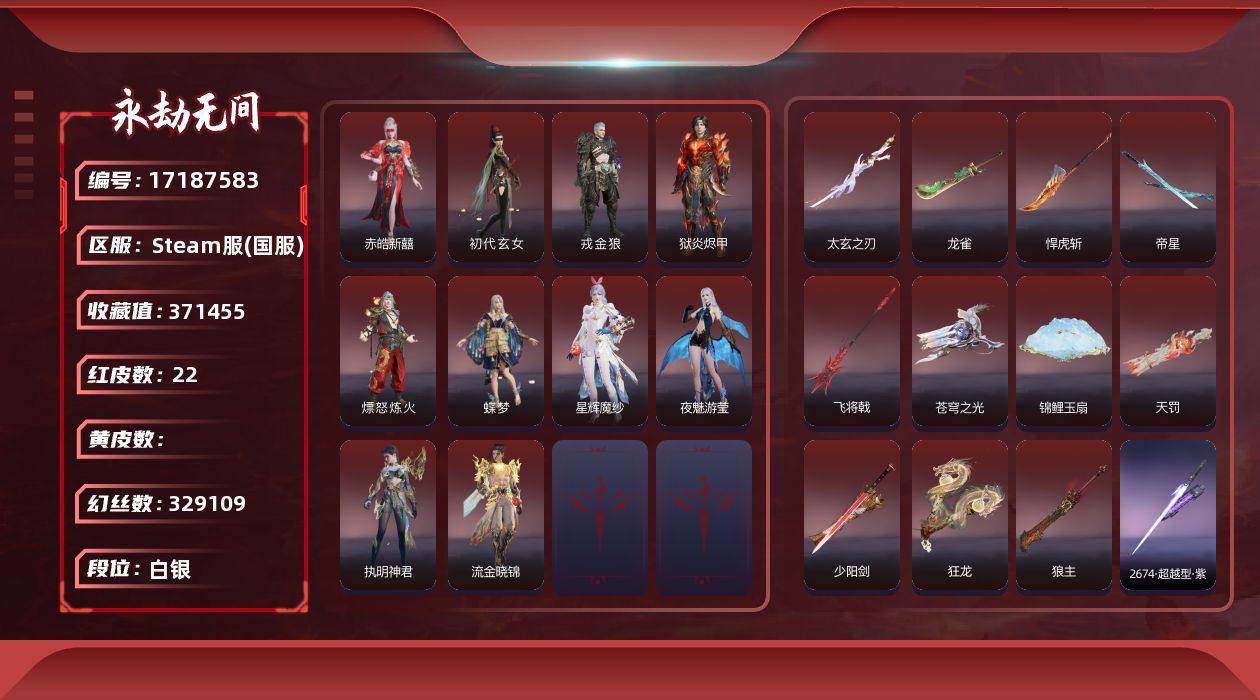Select the 太玄之刃 weapon card

[852, 187]
